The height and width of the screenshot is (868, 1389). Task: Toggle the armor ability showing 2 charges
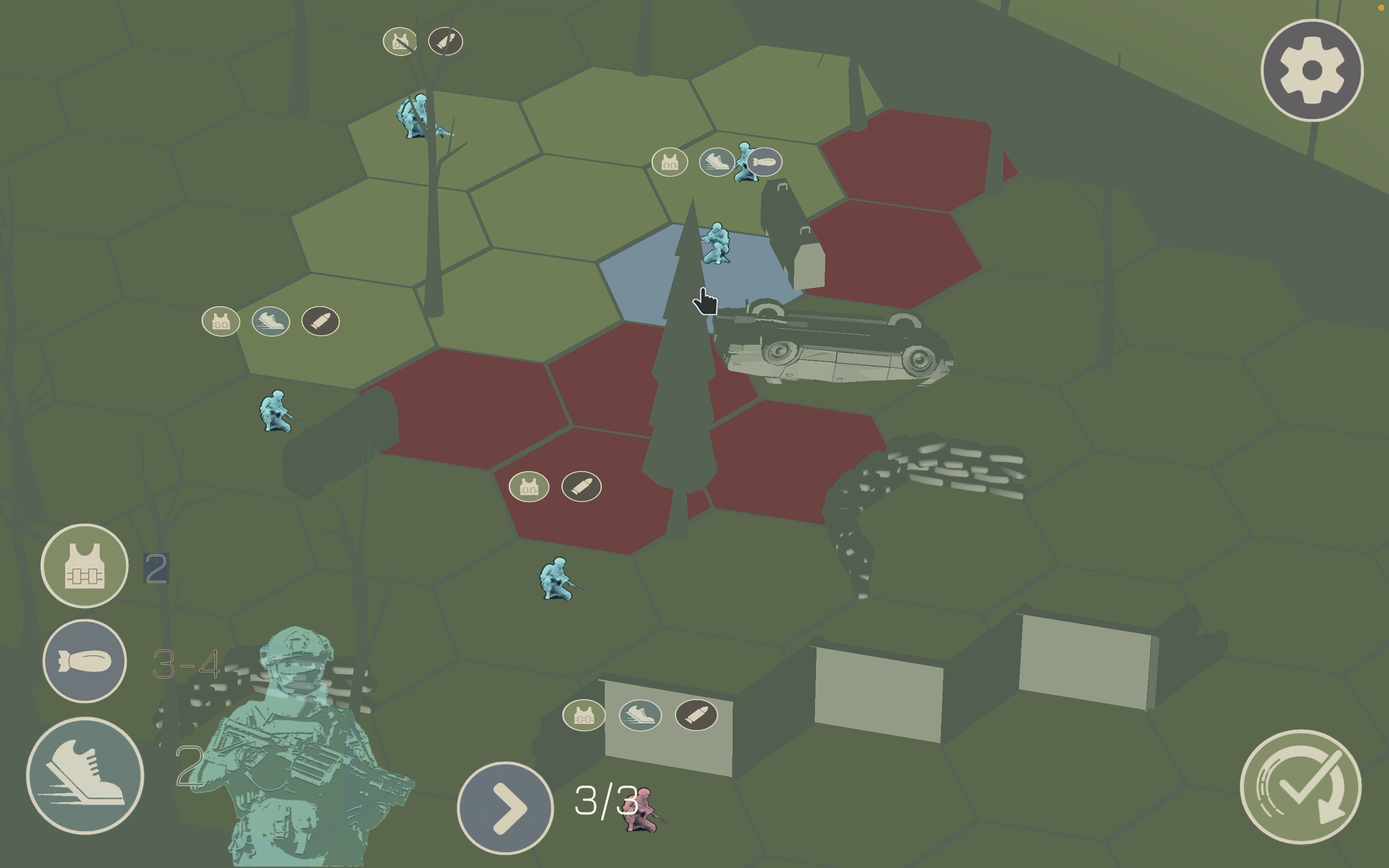pos(84,566)
